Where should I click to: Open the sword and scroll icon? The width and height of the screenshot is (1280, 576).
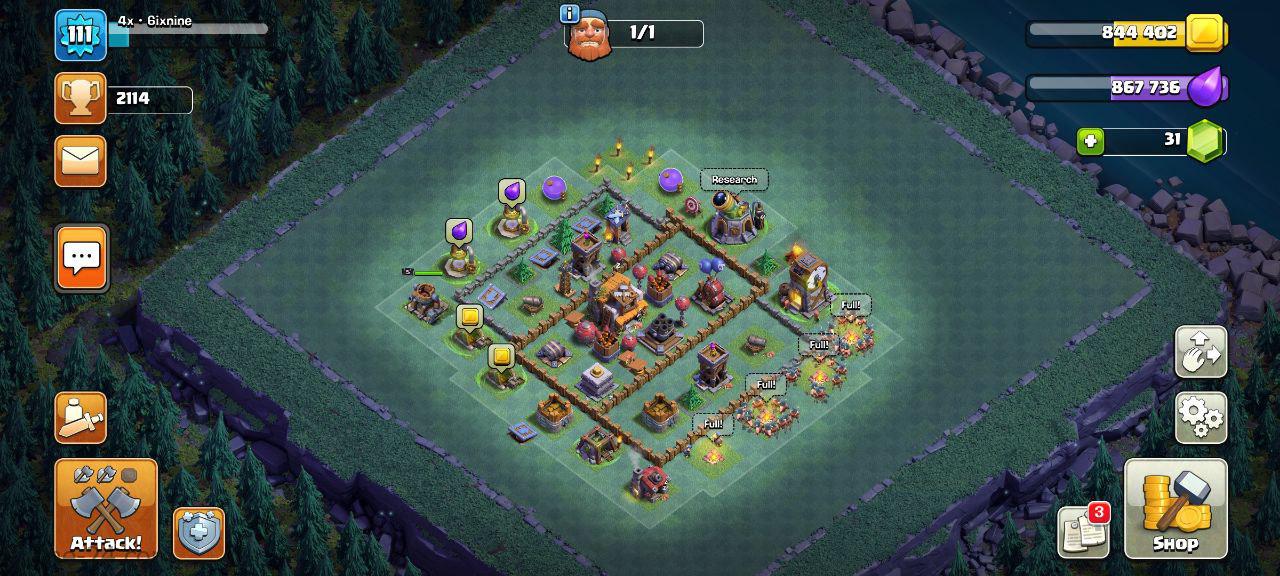coord(80,417)
